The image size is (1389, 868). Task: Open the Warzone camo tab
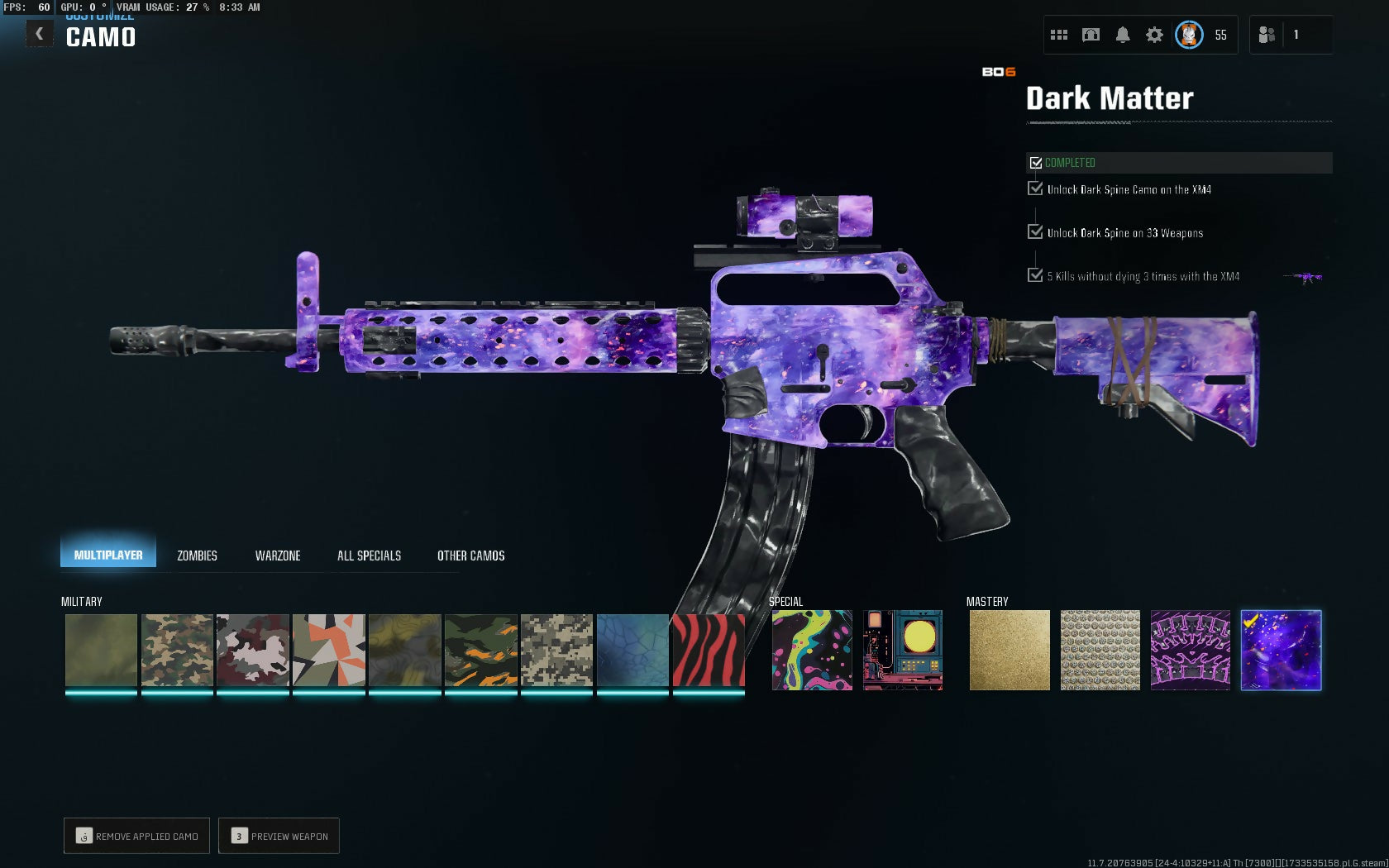278,556
